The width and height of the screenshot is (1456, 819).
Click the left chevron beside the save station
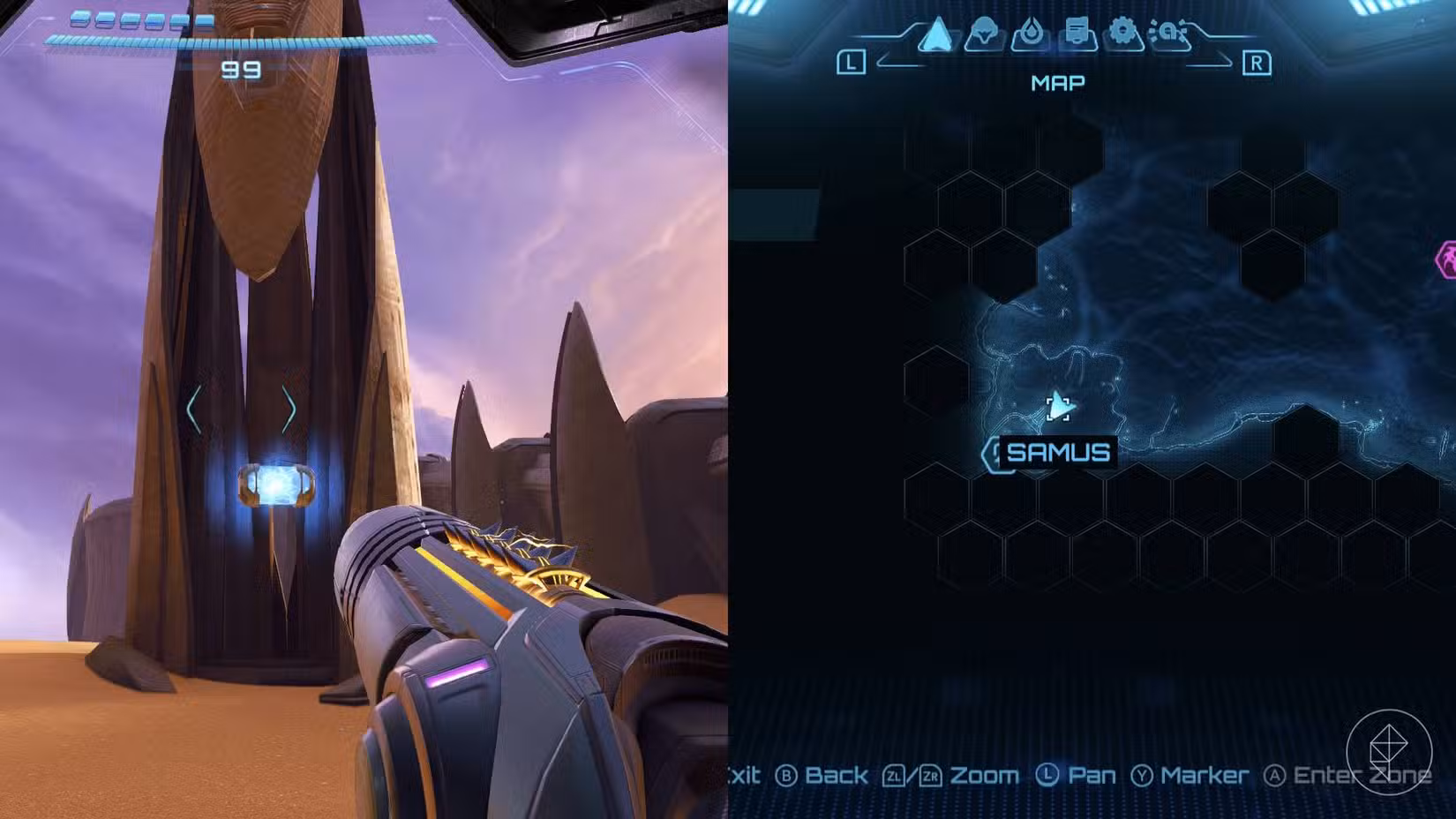196,409
